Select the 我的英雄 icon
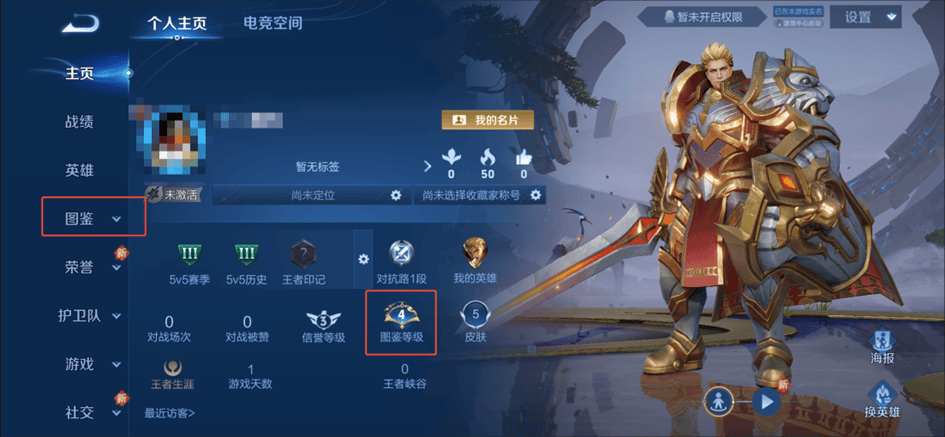The width and height of the screenshot is (945, 437). pyautogui.click(x=474, y=260)
